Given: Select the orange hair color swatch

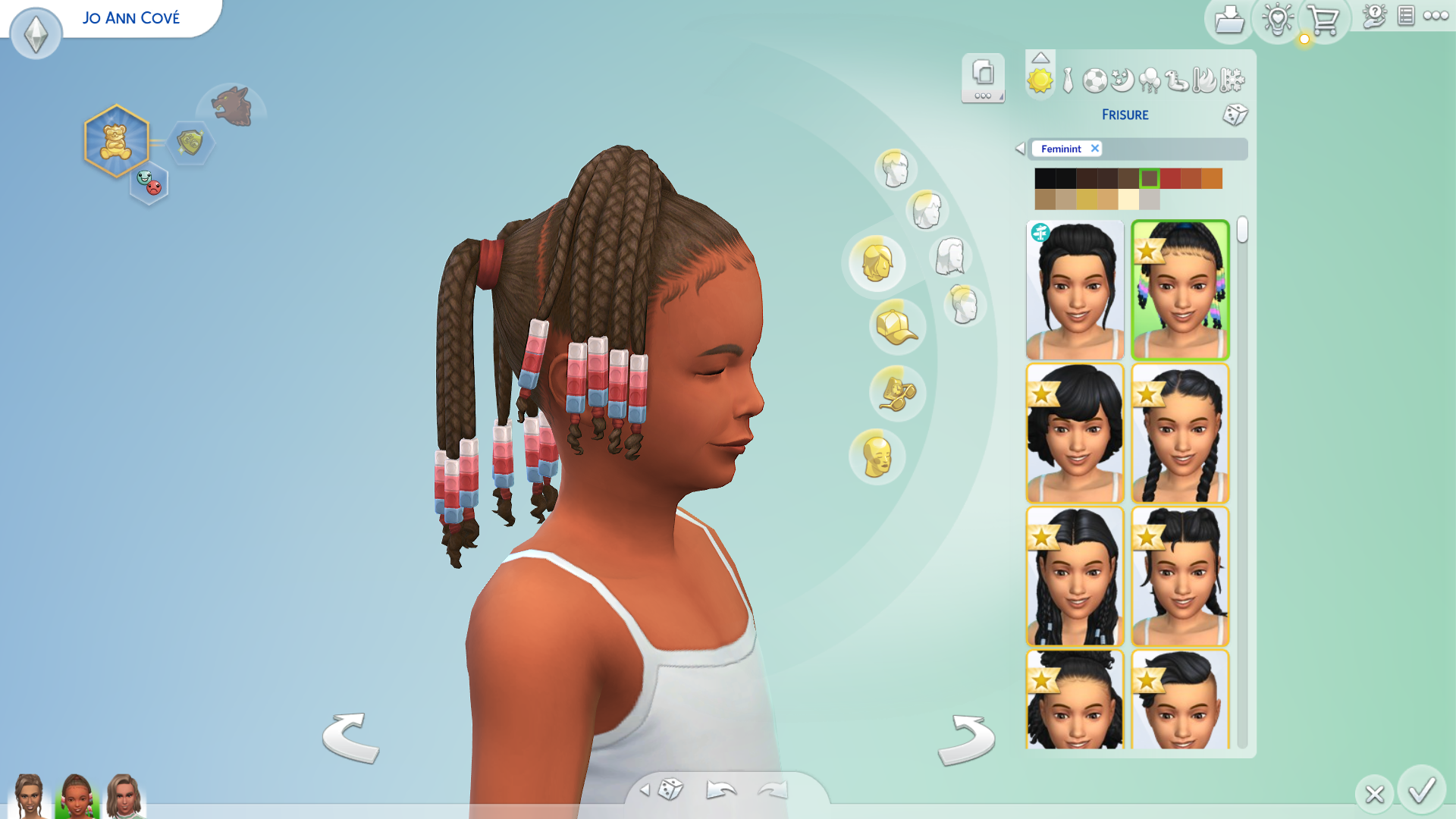Looking at the screenshot, I should click(x=1212, y=178).
